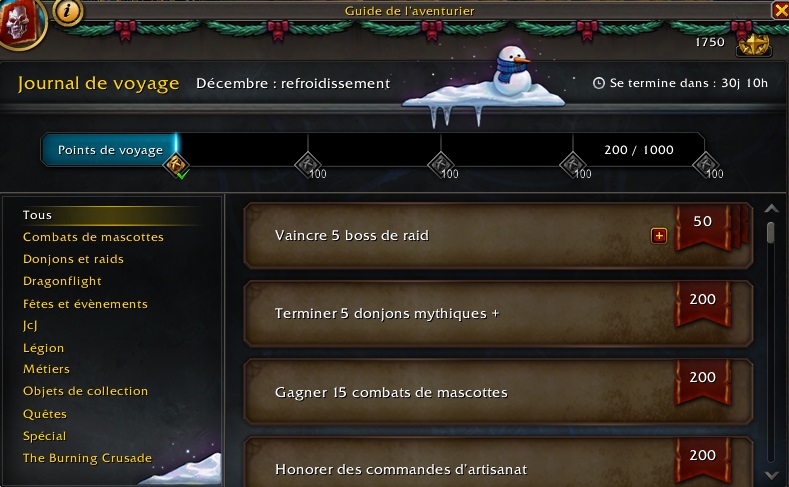The image size is (789, 487).
Task: Switch to the Légion category
Action: [43, 348]
